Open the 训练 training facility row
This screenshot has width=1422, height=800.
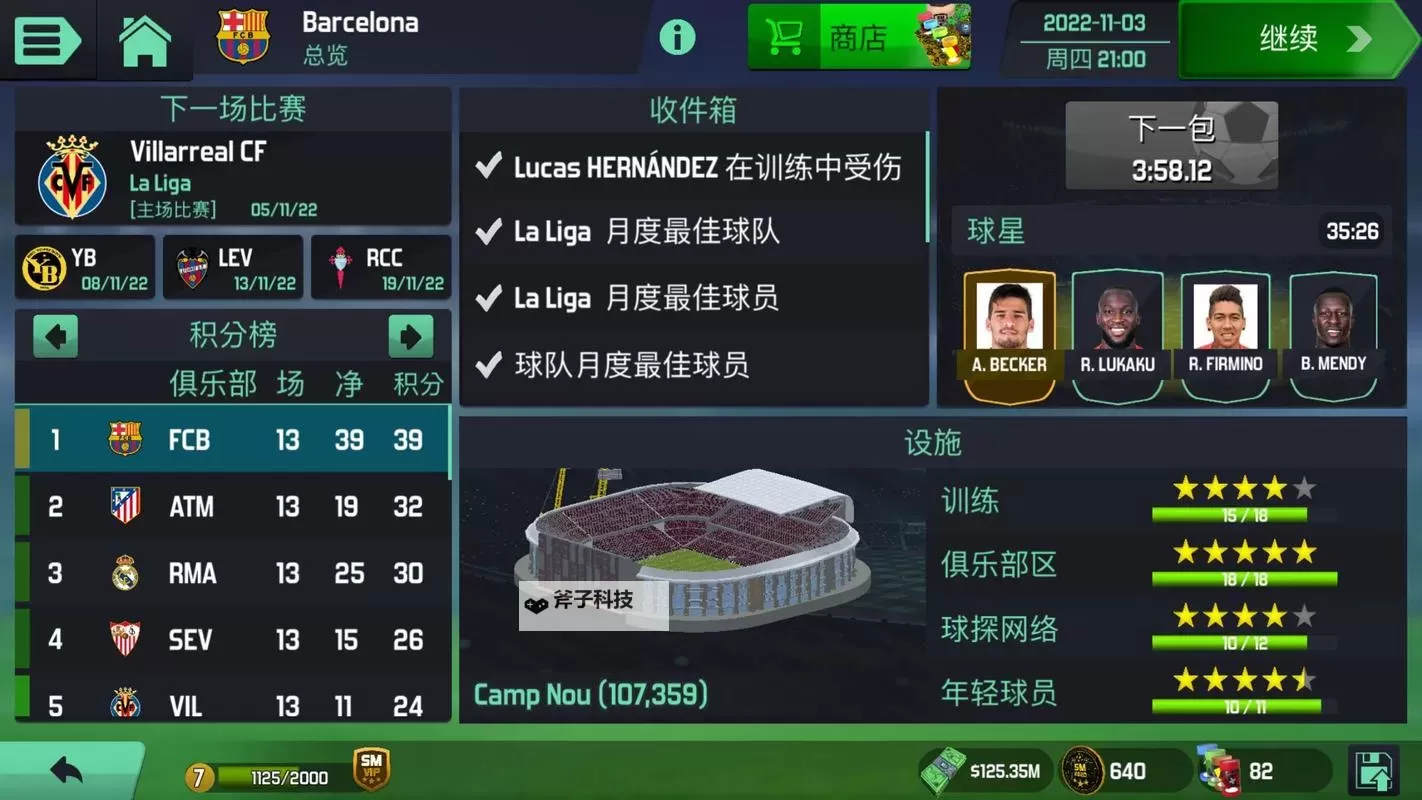[x=1130, y=501]
